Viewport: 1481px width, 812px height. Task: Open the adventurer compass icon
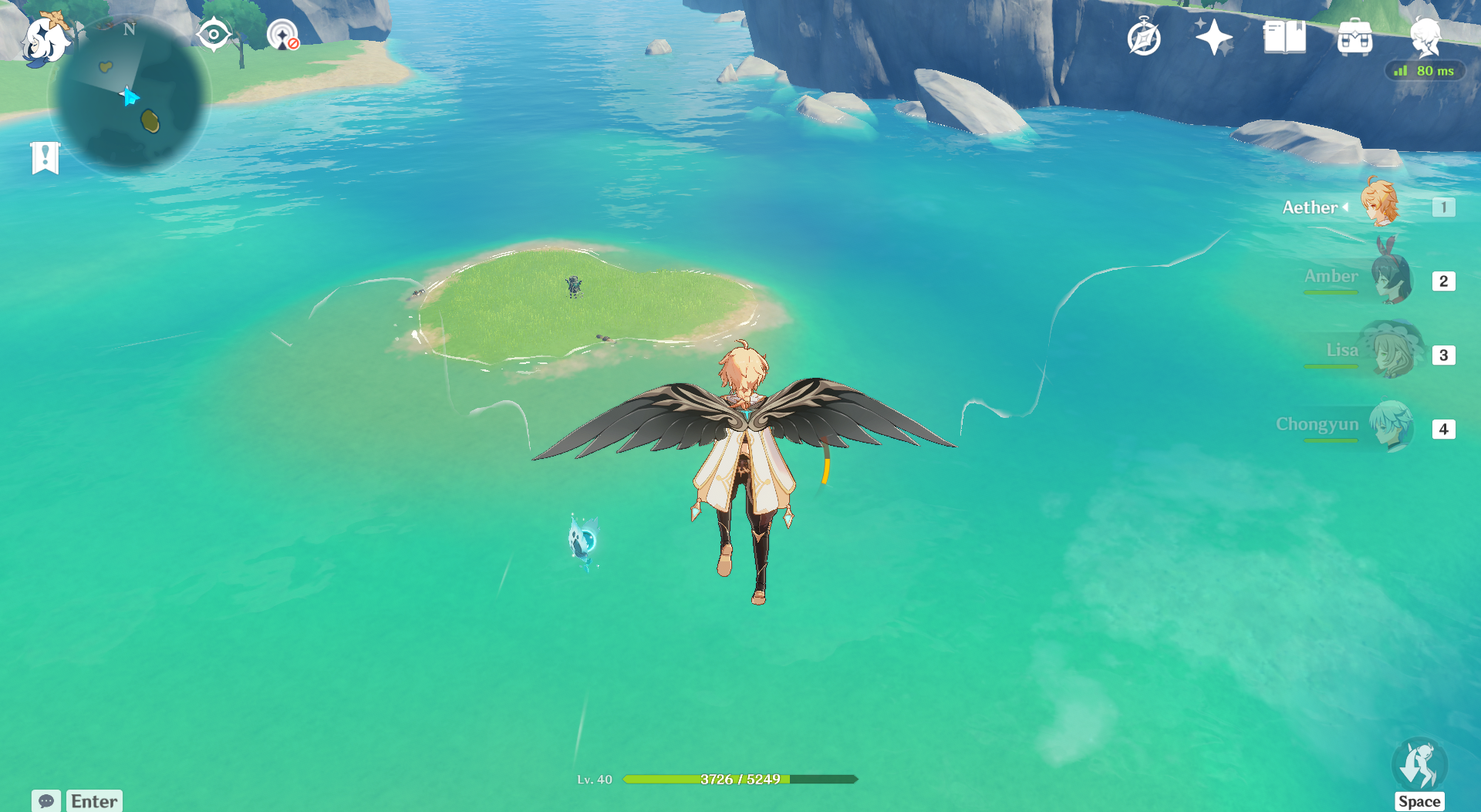click(x=1143, y=37)
